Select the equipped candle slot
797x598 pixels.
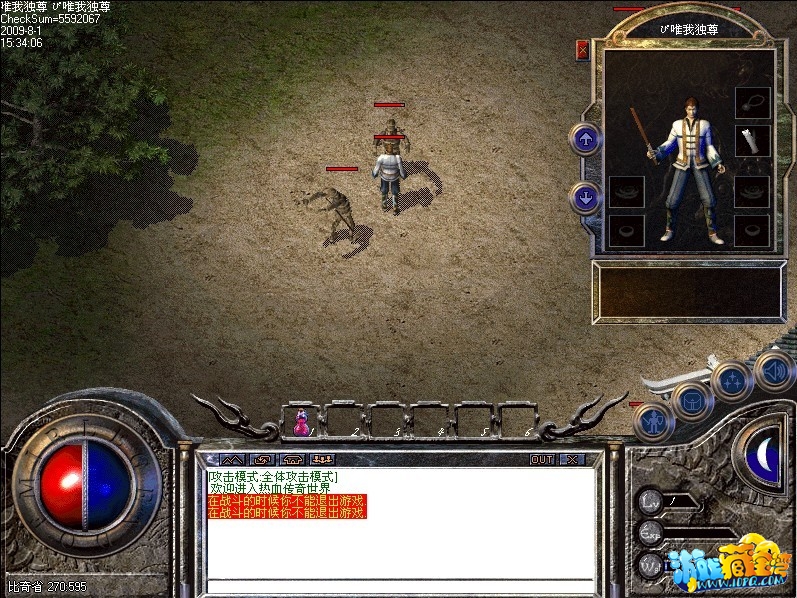(x=752, y=141)
